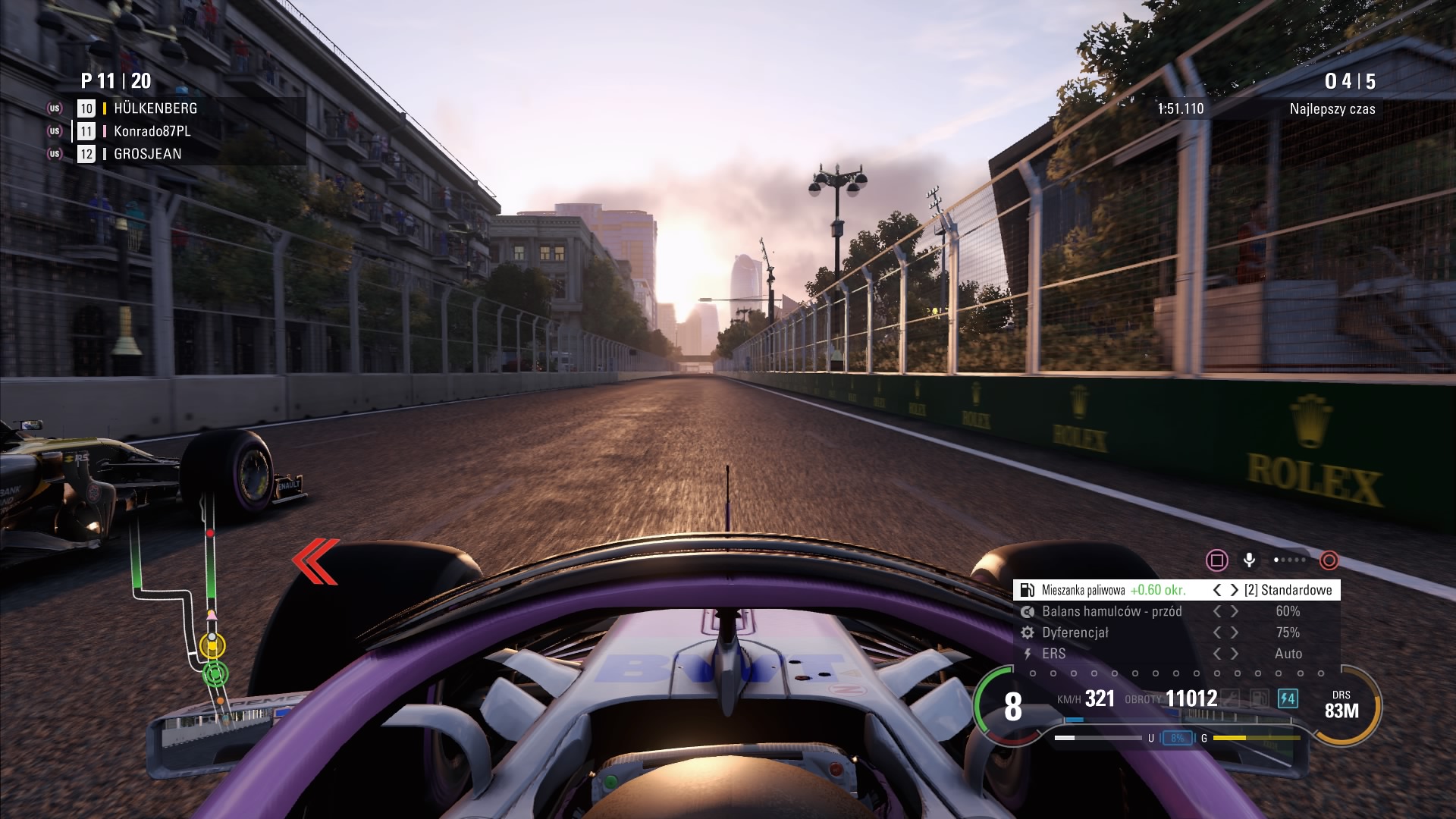The height and width of the screenshot is (819, 1456).
Task: Raise front brake balance with right arrow
Action: [x=1235, y=611]
